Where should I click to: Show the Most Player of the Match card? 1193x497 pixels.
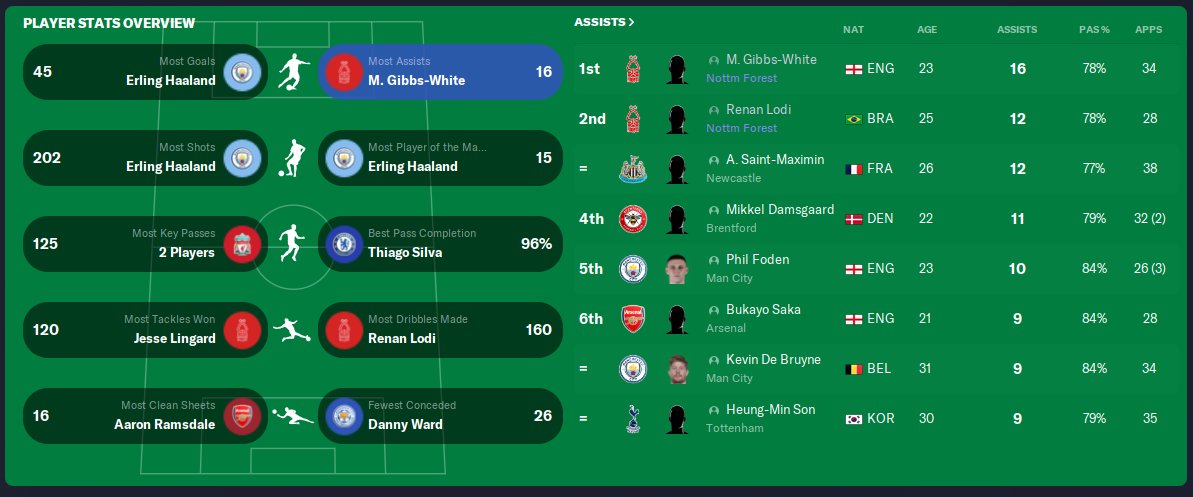pos(440,158)
